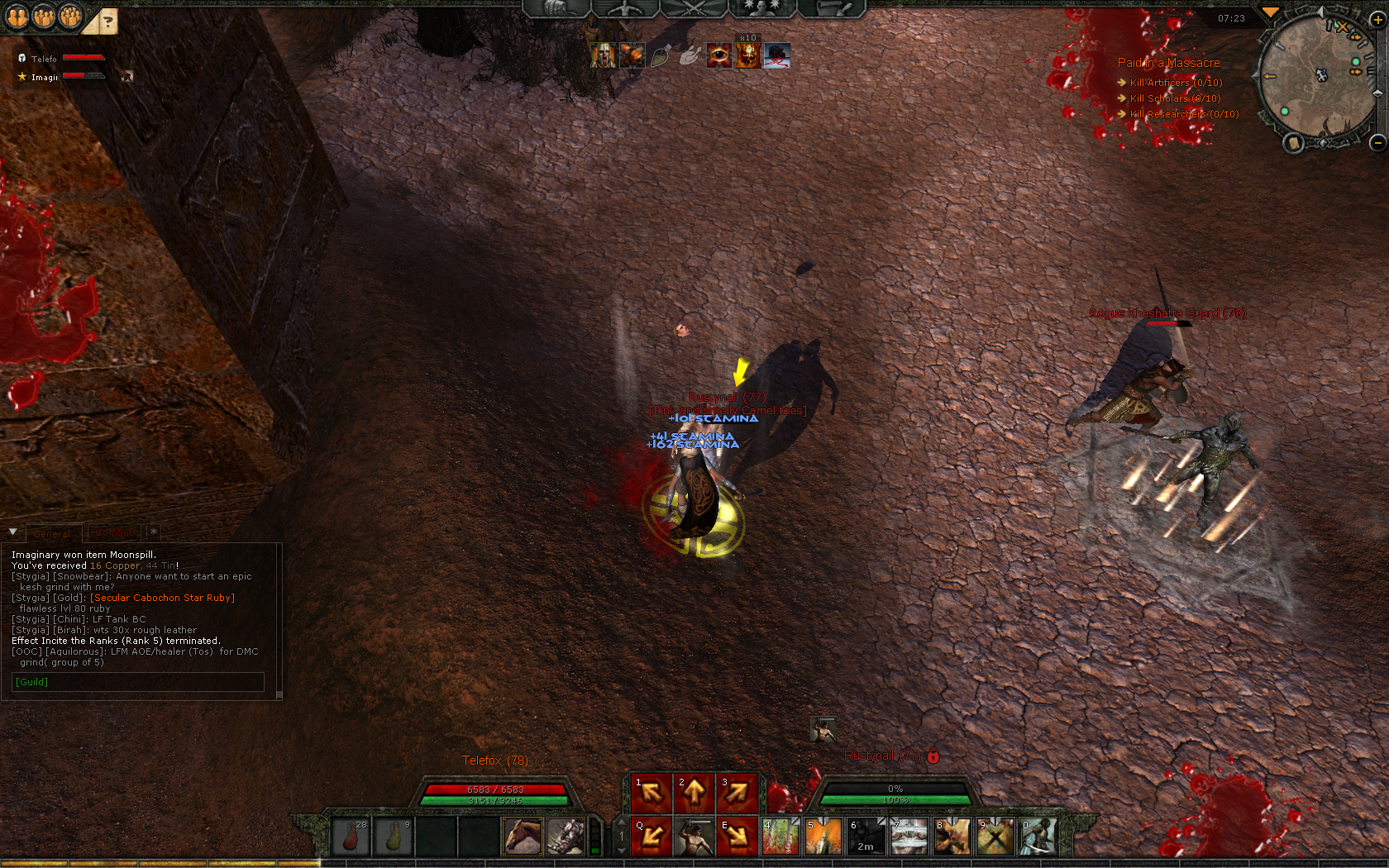Image resolution: width=1389 pixels, height=868 pixels.
Task: Click the Guild chat input field
Action: click(139, 682)
